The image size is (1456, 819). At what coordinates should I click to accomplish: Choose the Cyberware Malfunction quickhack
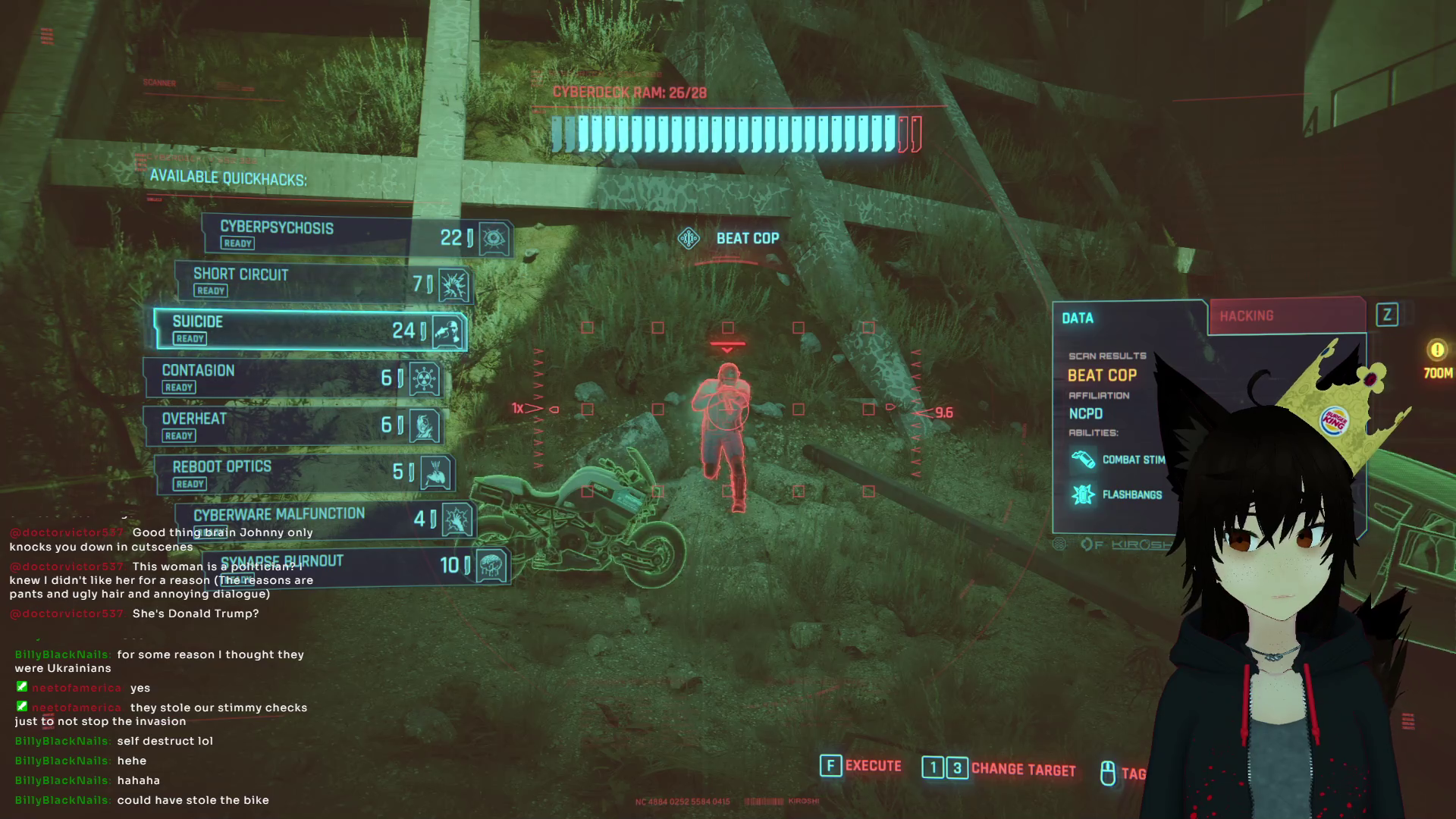[x=325, y=519]
